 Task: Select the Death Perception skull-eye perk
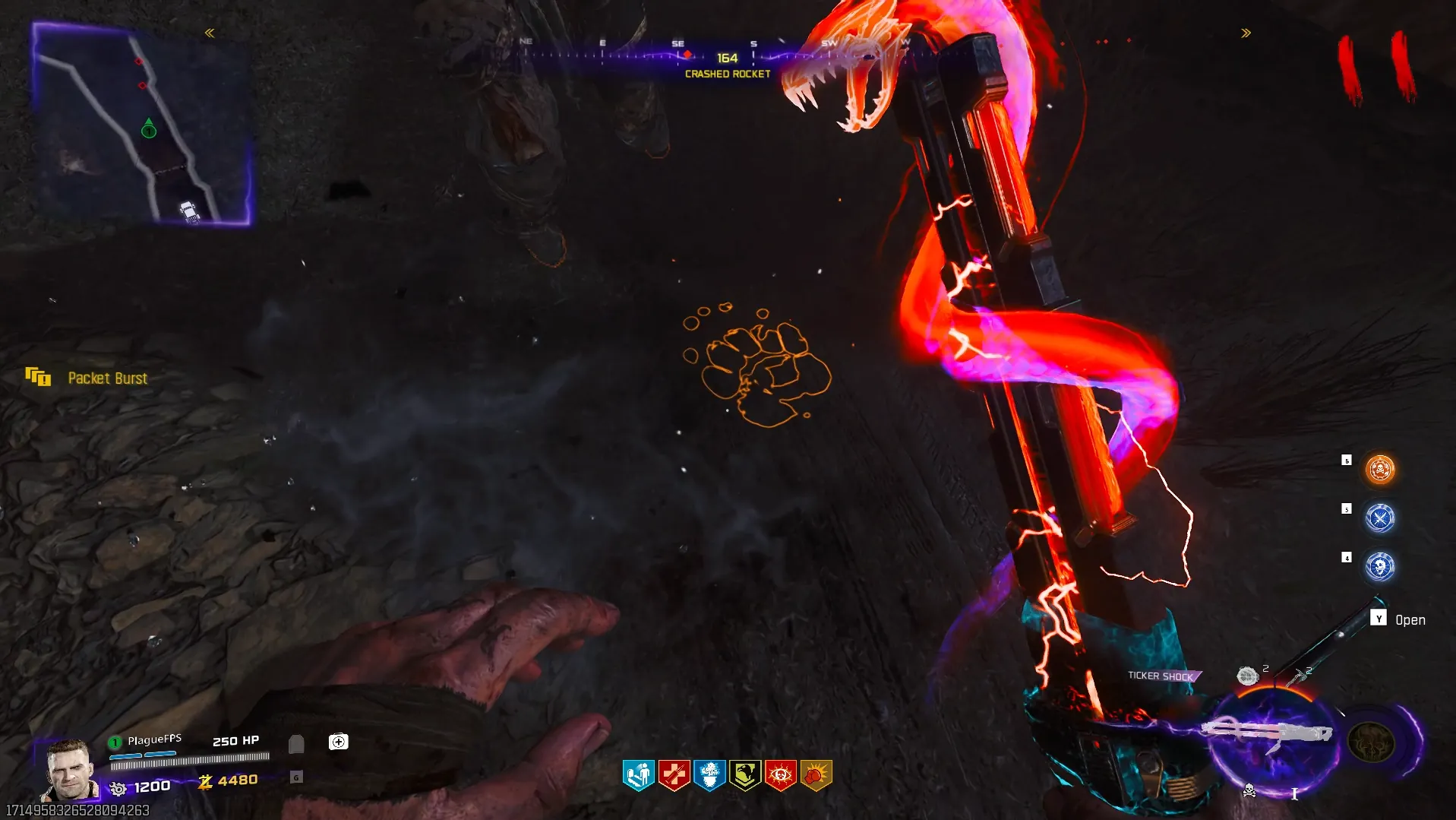[781, 775]
